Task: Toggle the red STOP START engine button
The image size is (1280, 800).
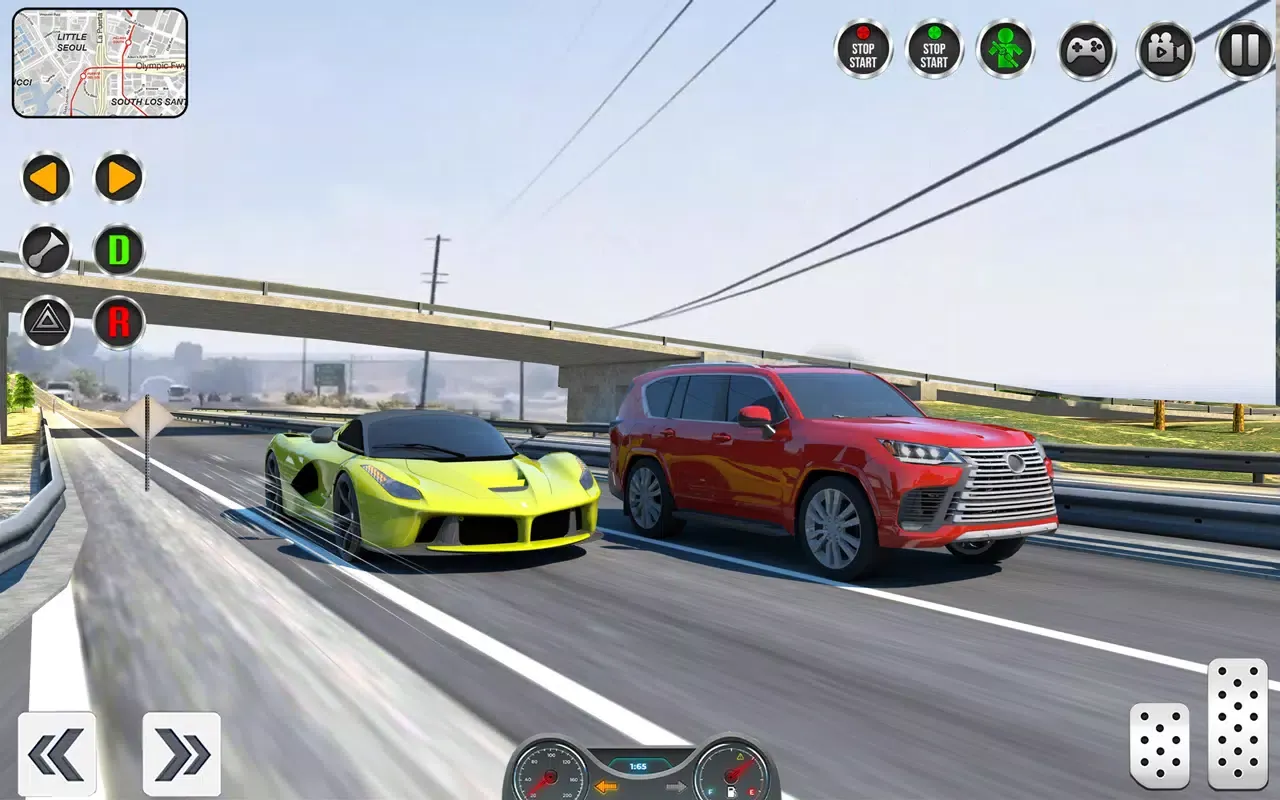Action: (863, 50)
